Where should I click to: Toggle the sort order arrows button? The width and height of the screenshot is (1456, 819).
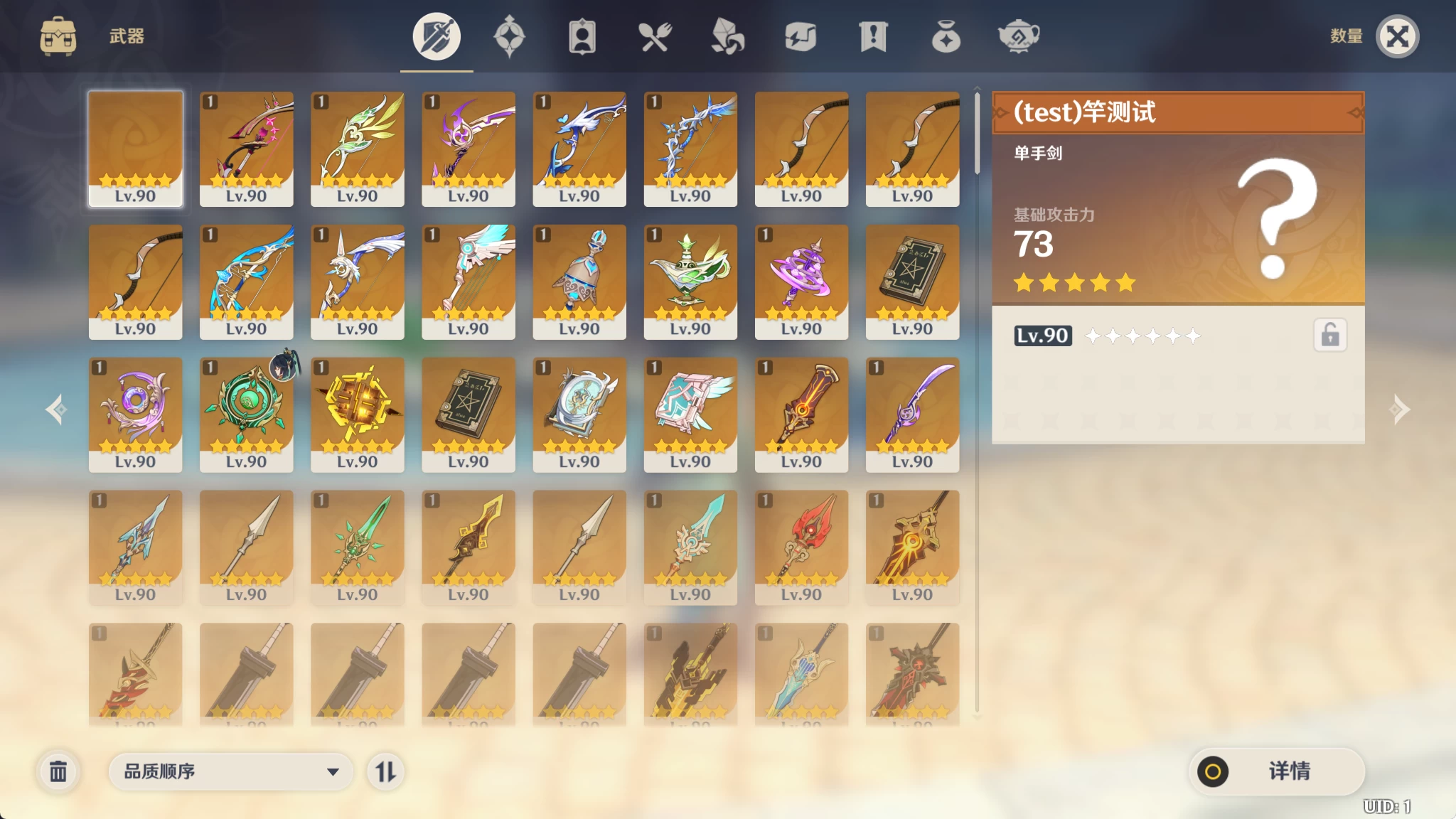click(x=385, y=771)
